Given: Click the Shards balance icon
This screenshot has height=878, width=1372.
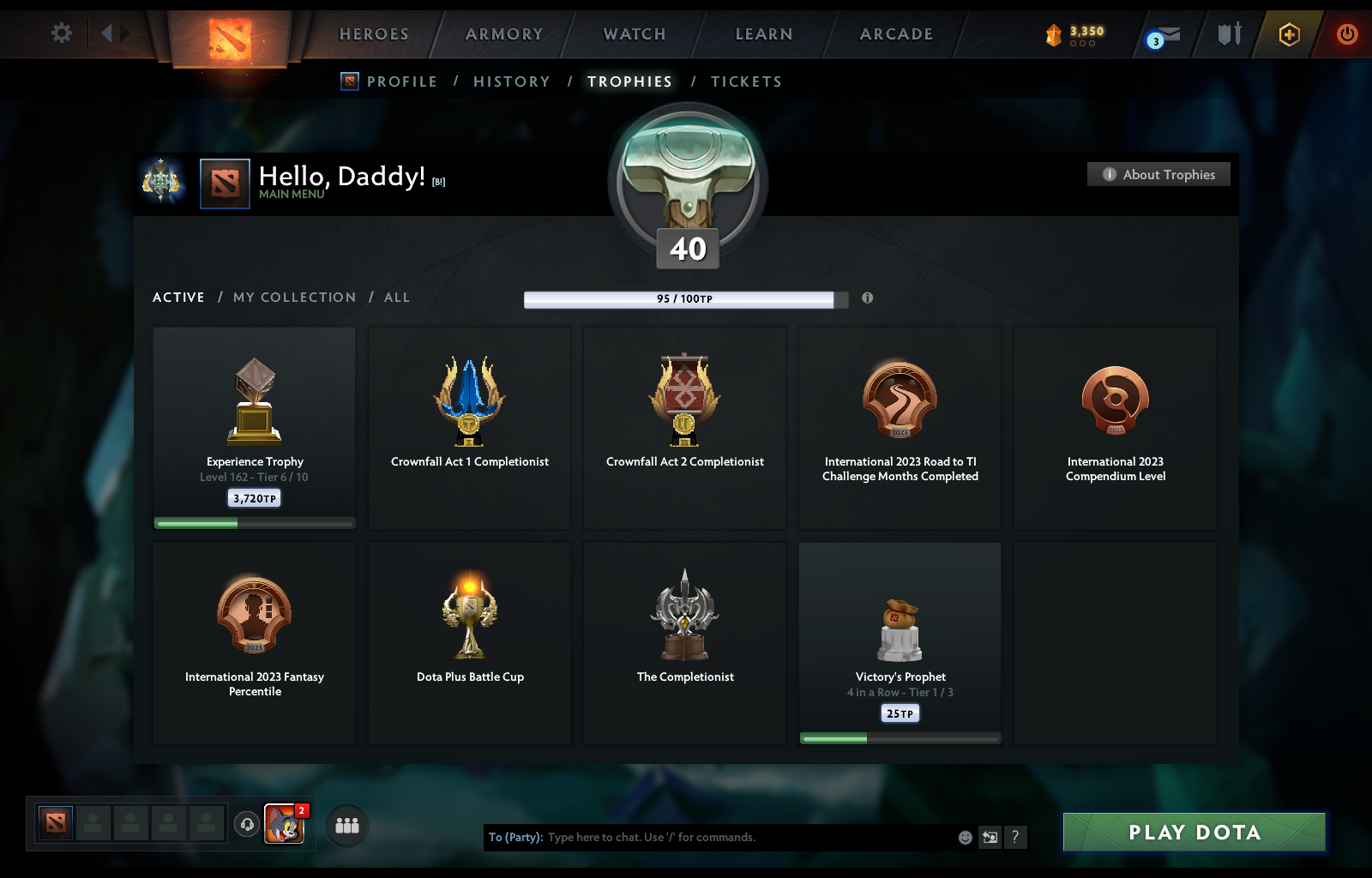Looking at the screenshot, I should (1056, 35).
